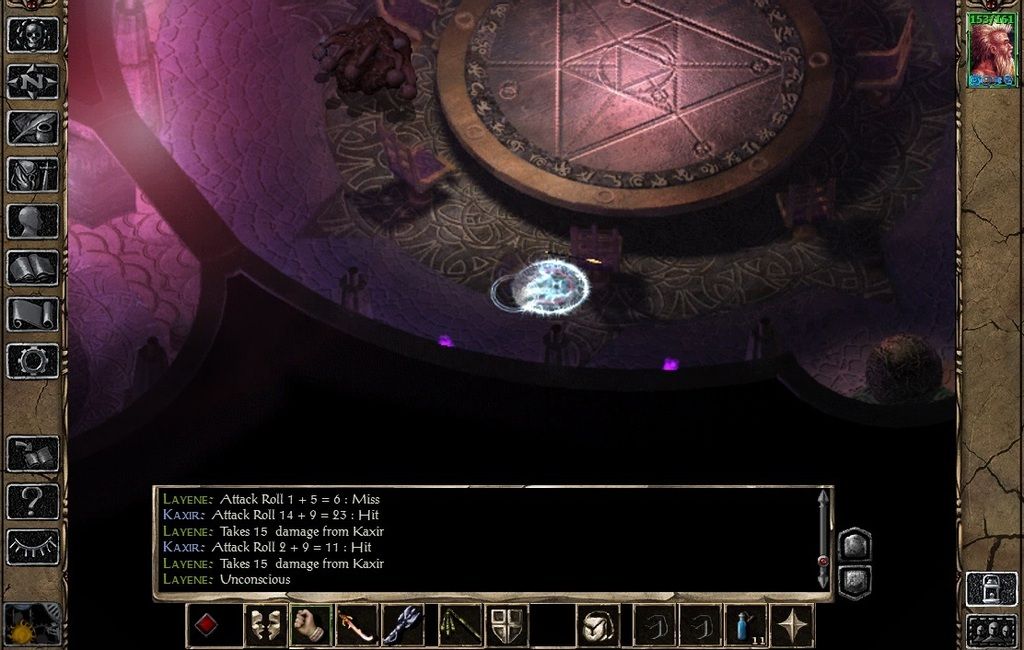
Task: Open the mage spellbook with the open book icon
Action: [33, 267]
